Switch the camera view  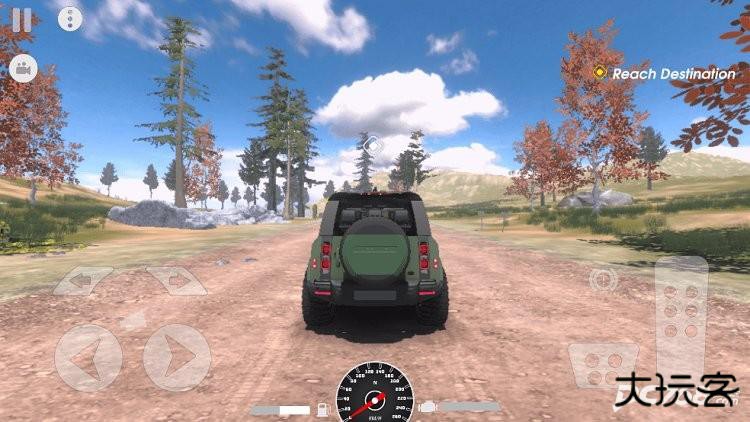click(22, 68)
